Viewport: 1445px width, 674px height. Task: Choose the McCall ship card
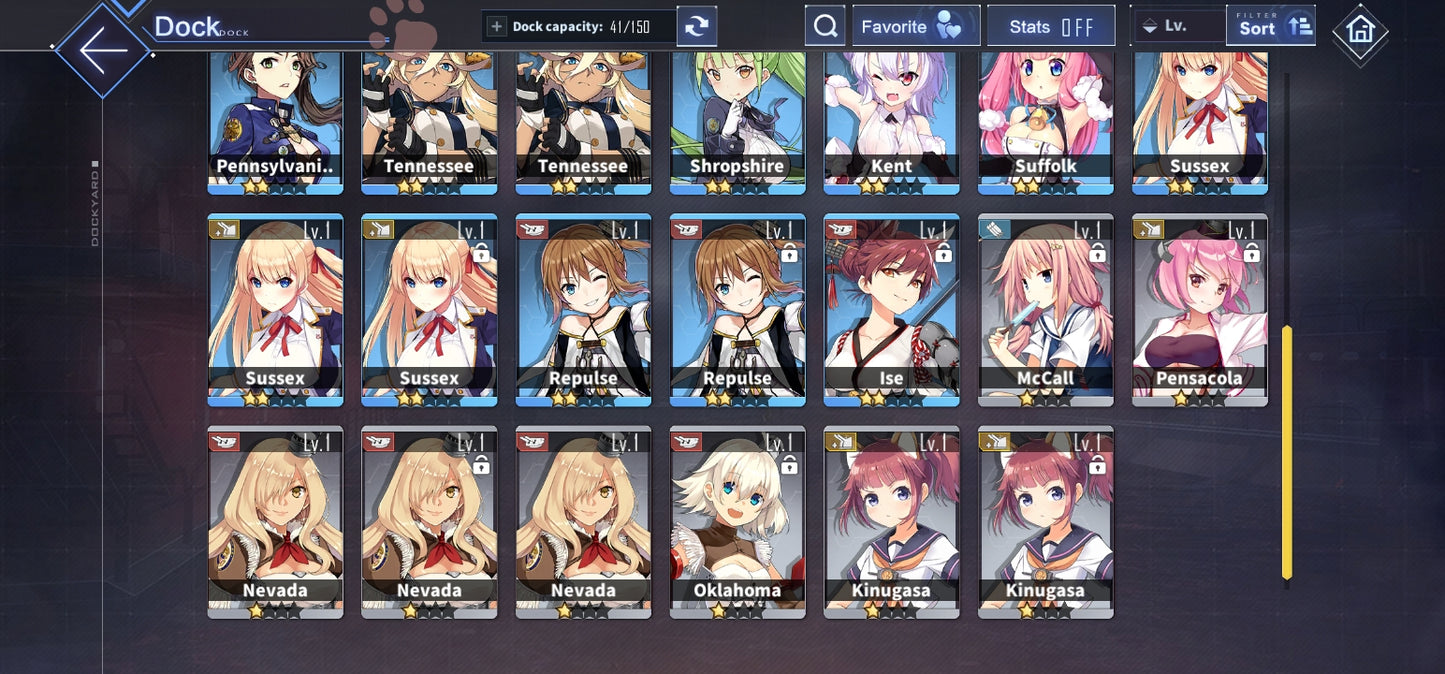(1045, 310)
